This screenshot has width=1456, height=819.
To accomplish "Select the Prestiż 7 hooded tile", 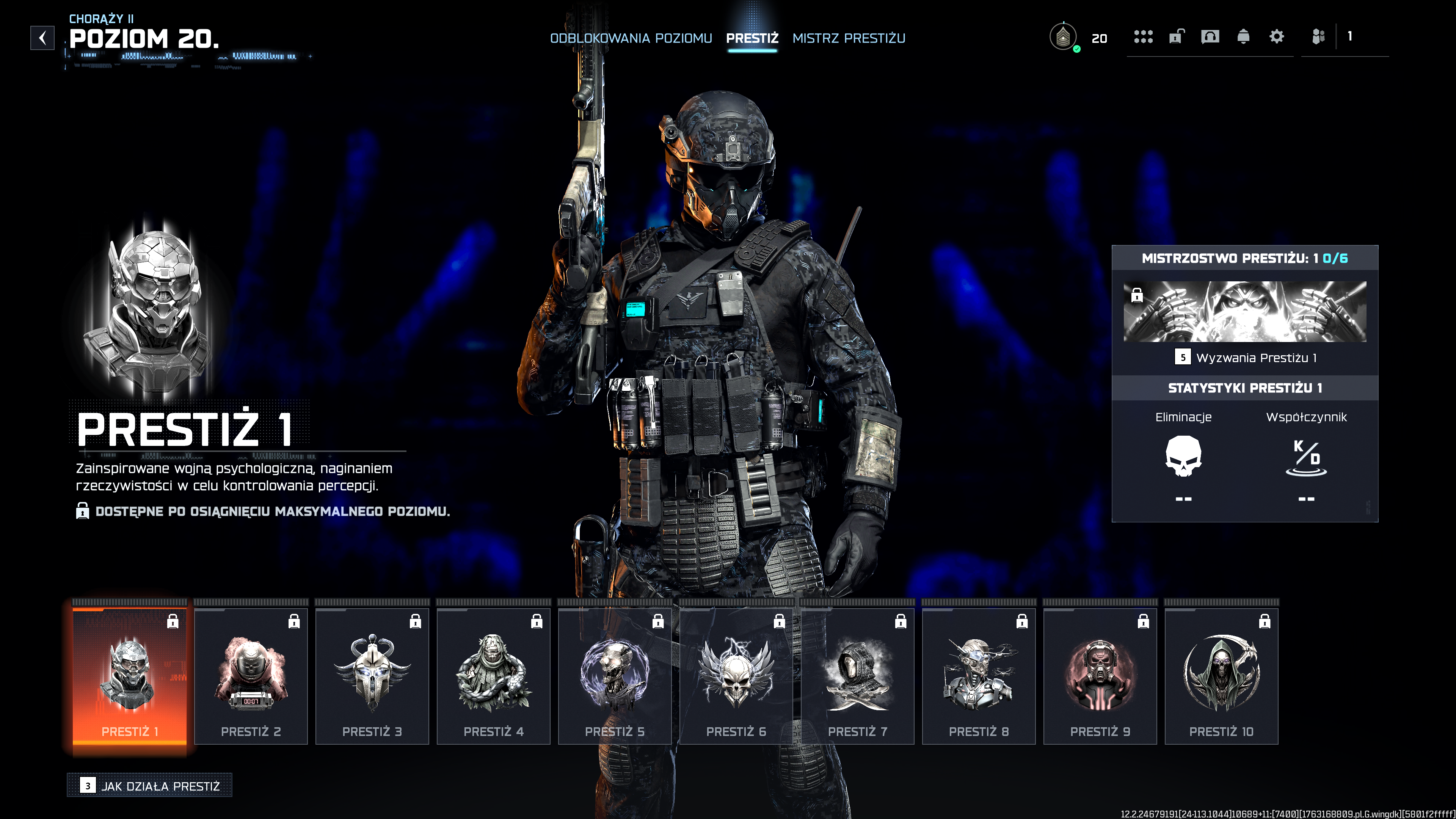I will pyautogui.click(x=857, y=676).
